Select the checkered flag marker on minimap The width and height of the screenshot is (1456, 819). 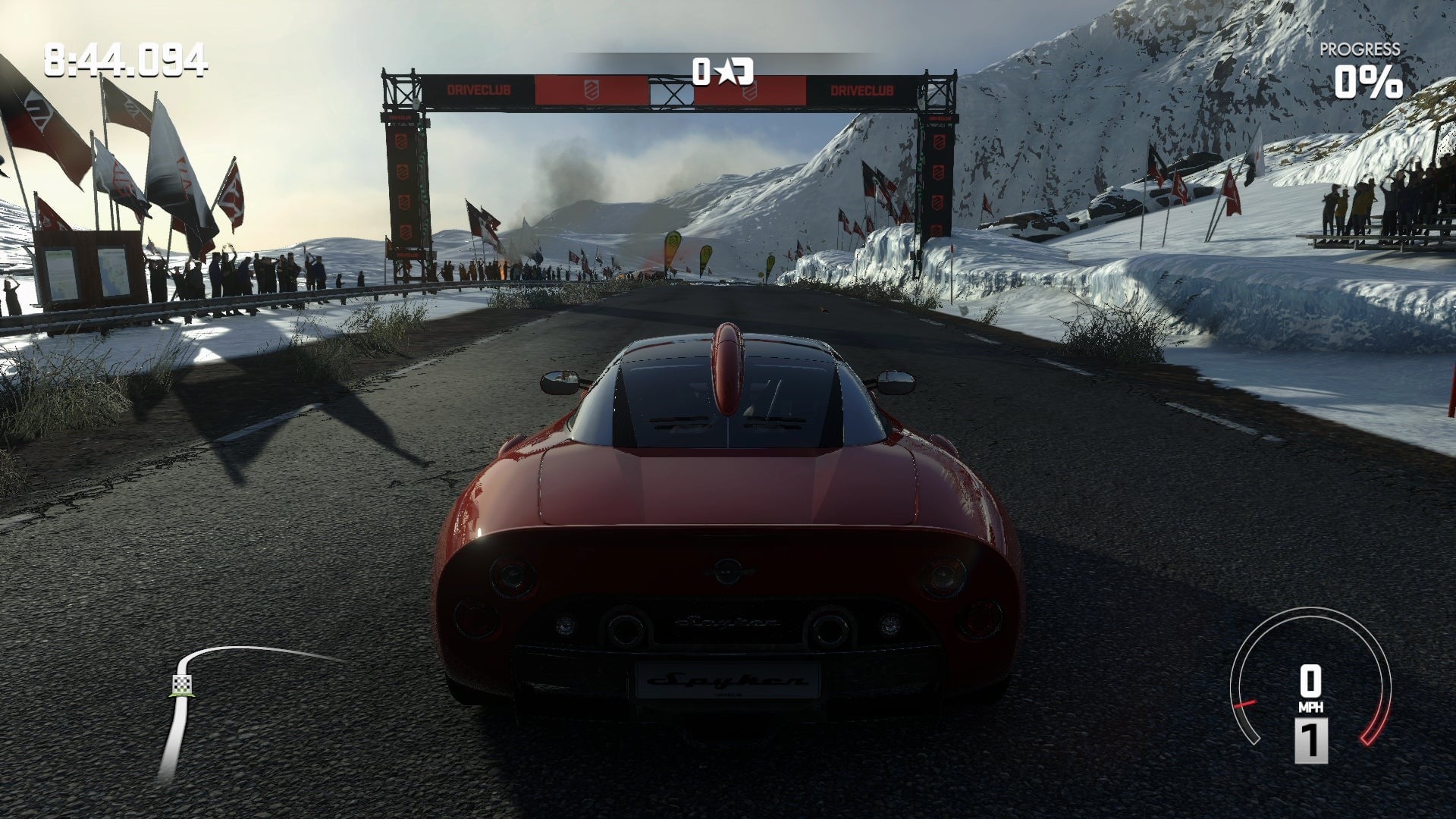click(x=181, y=685)
